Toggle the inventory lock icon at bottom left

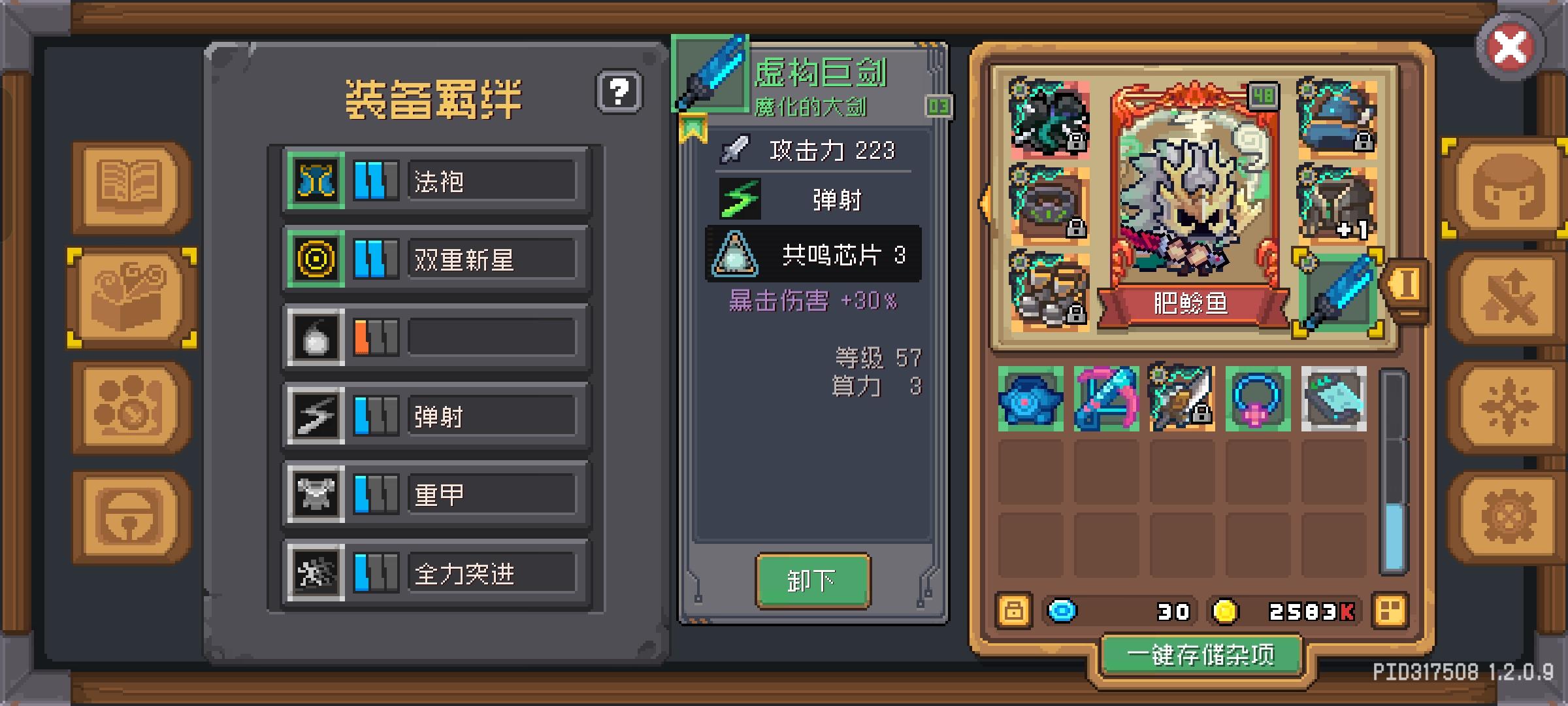coord(1014,612)
